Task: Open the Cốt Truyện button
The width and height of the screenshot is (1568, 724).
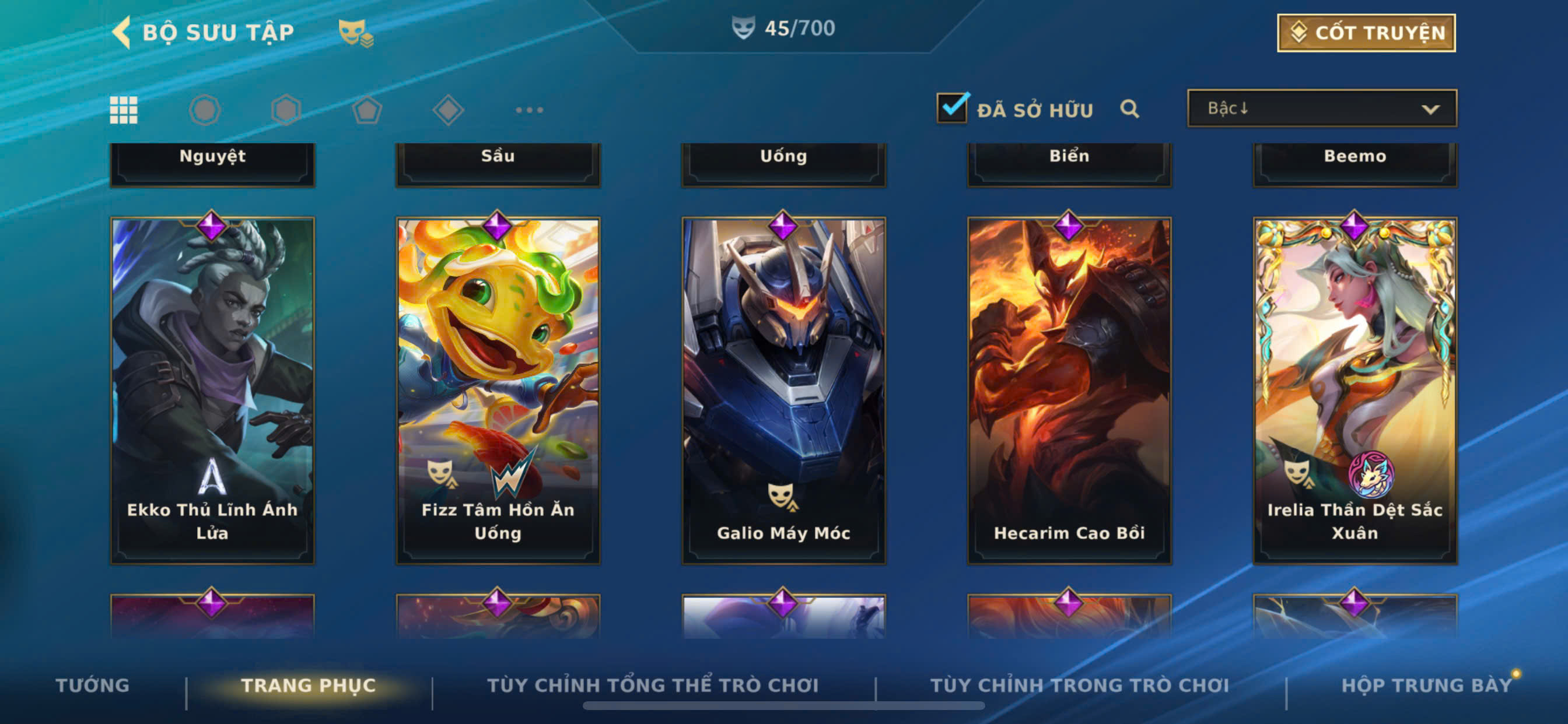Action: click(1366, 33)
